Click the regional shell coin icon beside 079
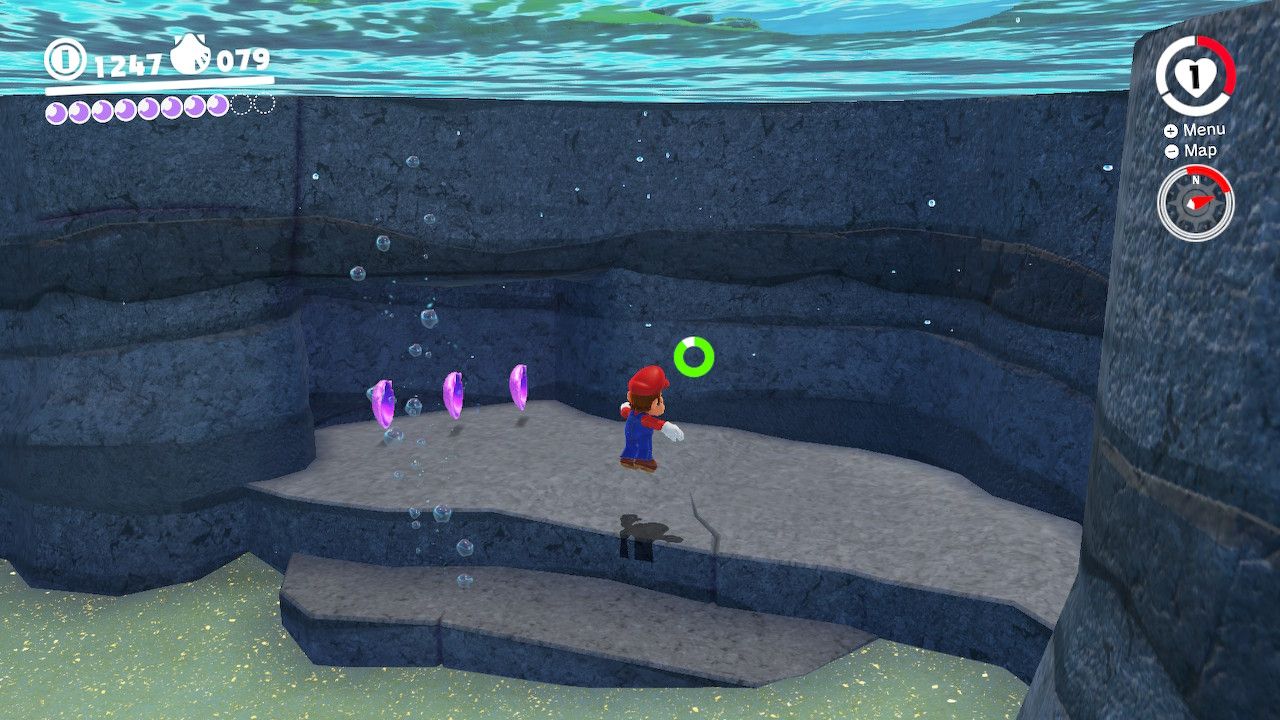This screenshot has height=720, width=1280. pyautogui.click(x=188, y=55)
